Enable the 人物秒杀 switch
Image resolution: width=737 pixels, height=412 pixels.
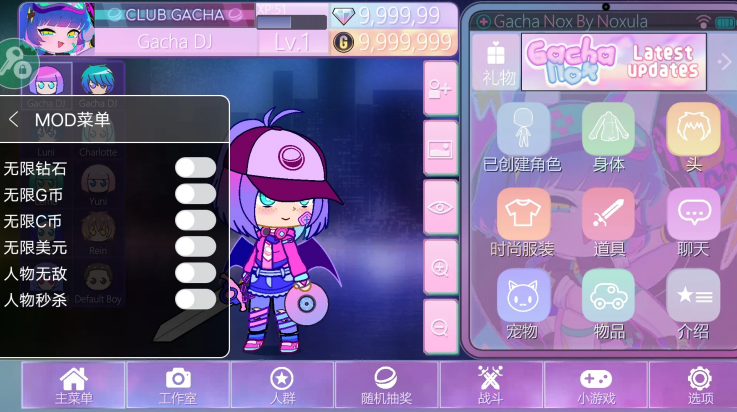pyautogui.click(x=195, y=298)
